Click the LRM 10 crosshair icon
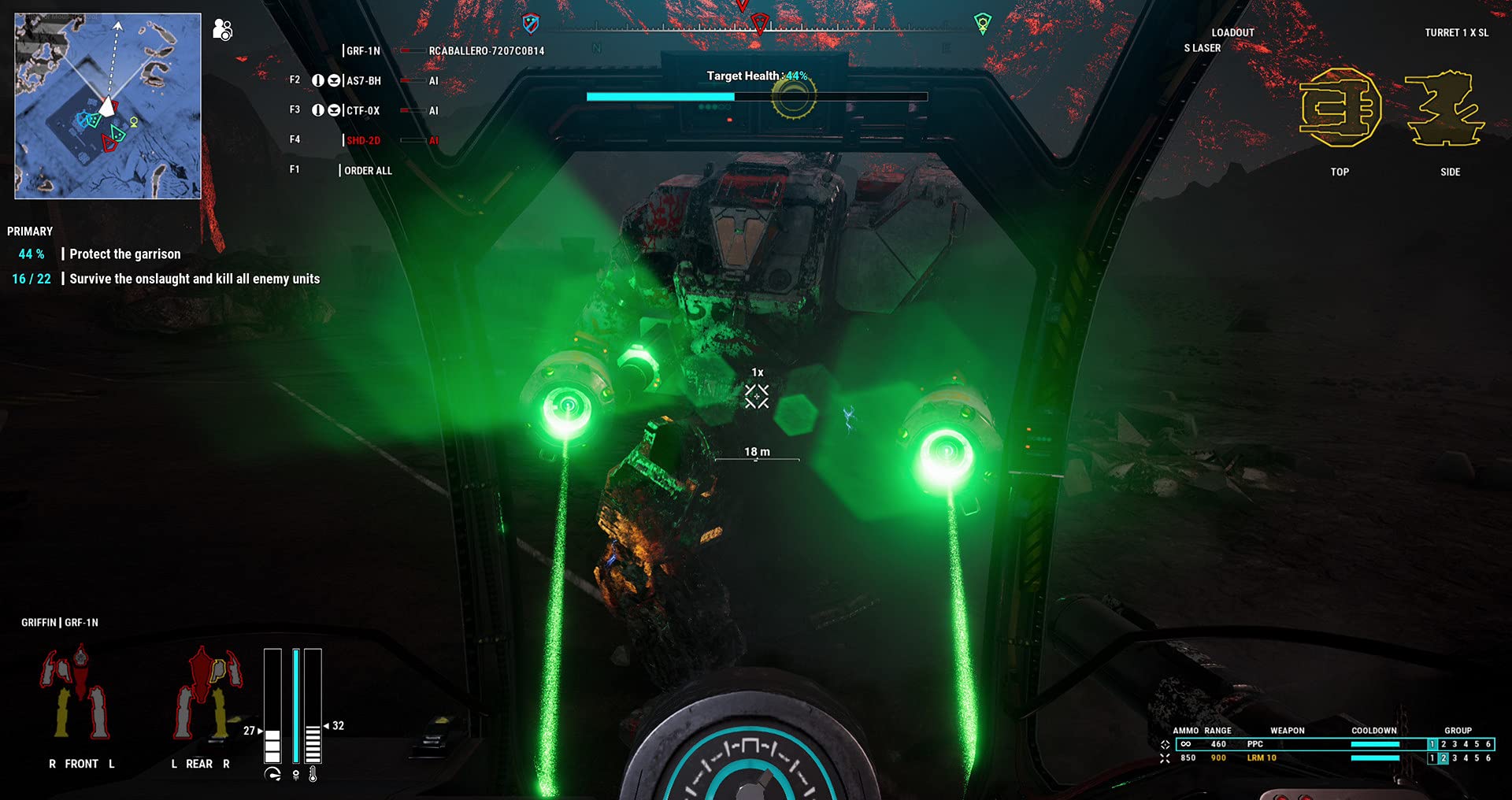The image size is (1512, 800). click(x=1163, y=757)
